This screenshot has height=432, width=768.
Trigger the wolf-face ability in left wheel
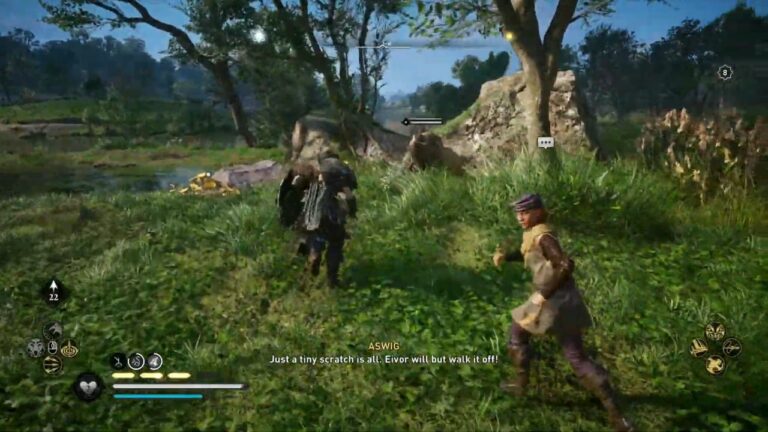point(35,348)
